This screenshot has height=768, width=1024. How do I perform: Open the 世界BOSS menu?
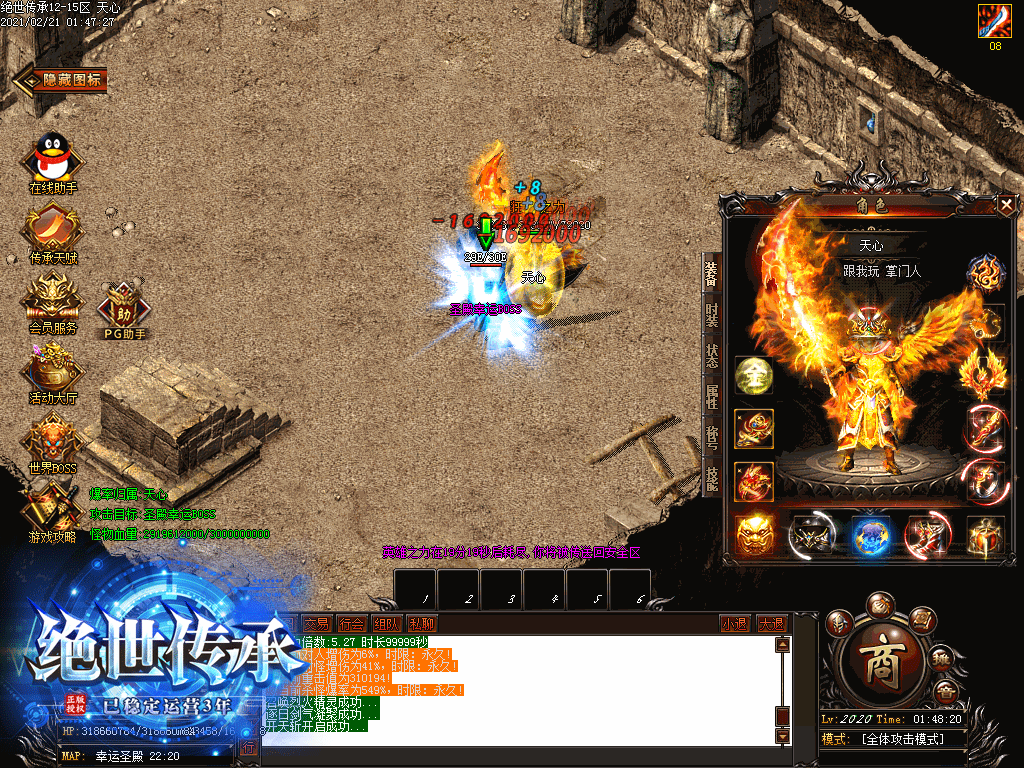(x=52, y=438)
